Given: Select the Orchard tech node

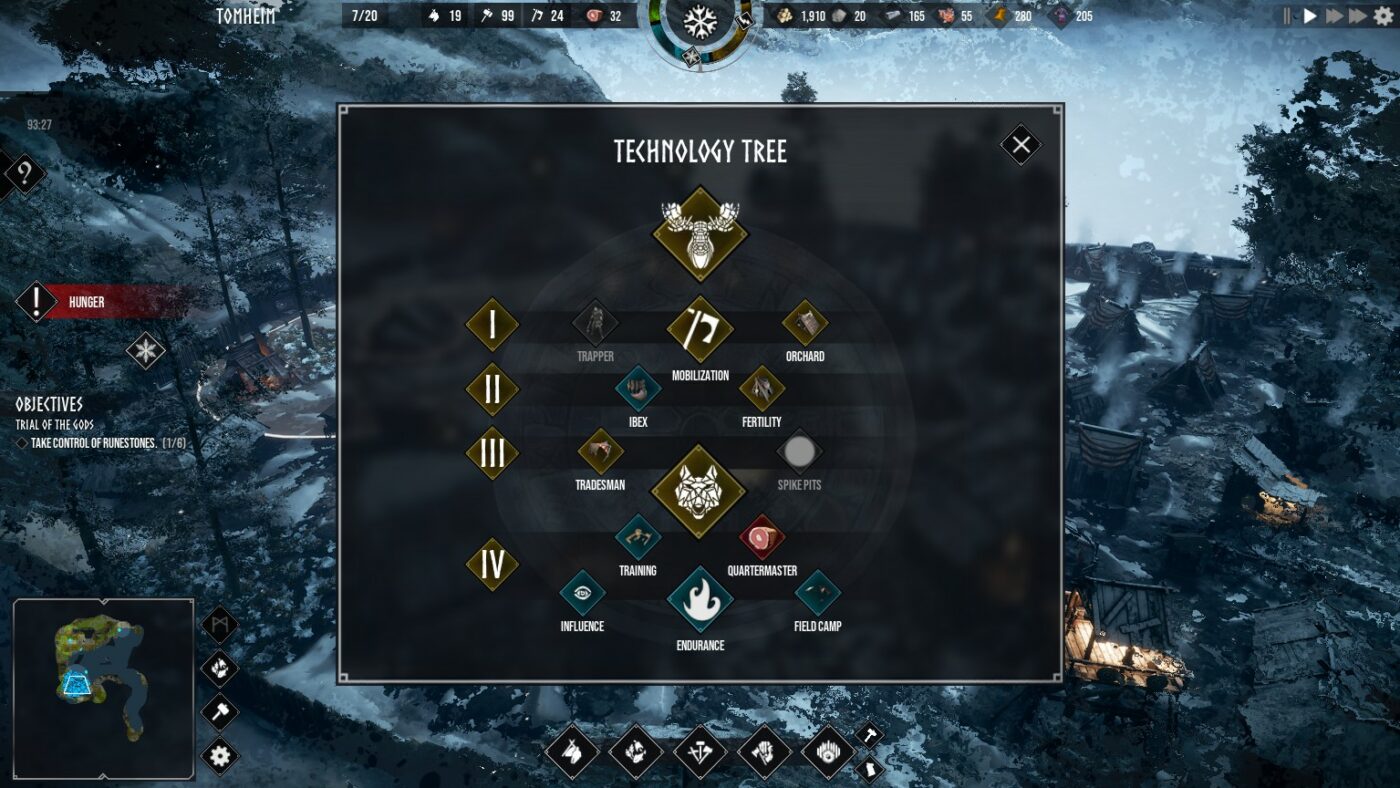Looking at the screenshot, I should click(805, 325).
